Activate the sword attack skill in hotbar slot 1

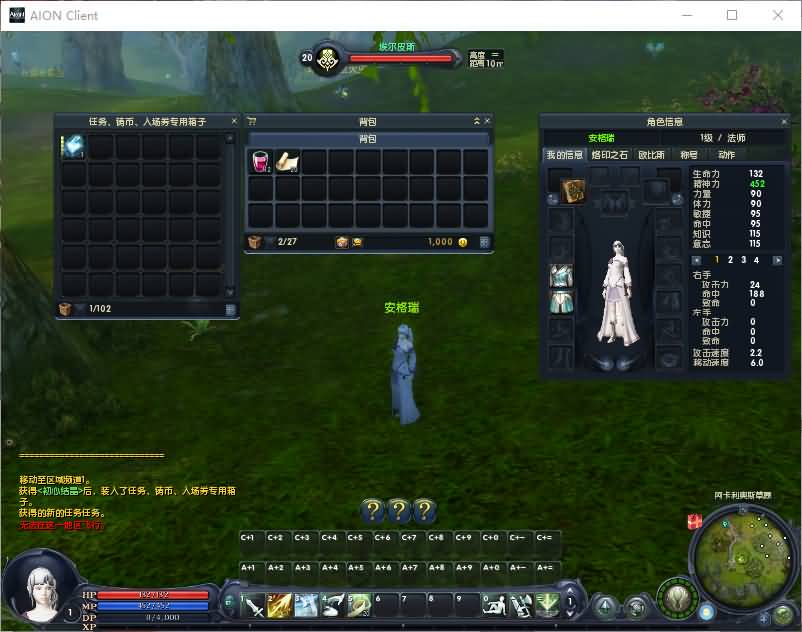[253, 605]
